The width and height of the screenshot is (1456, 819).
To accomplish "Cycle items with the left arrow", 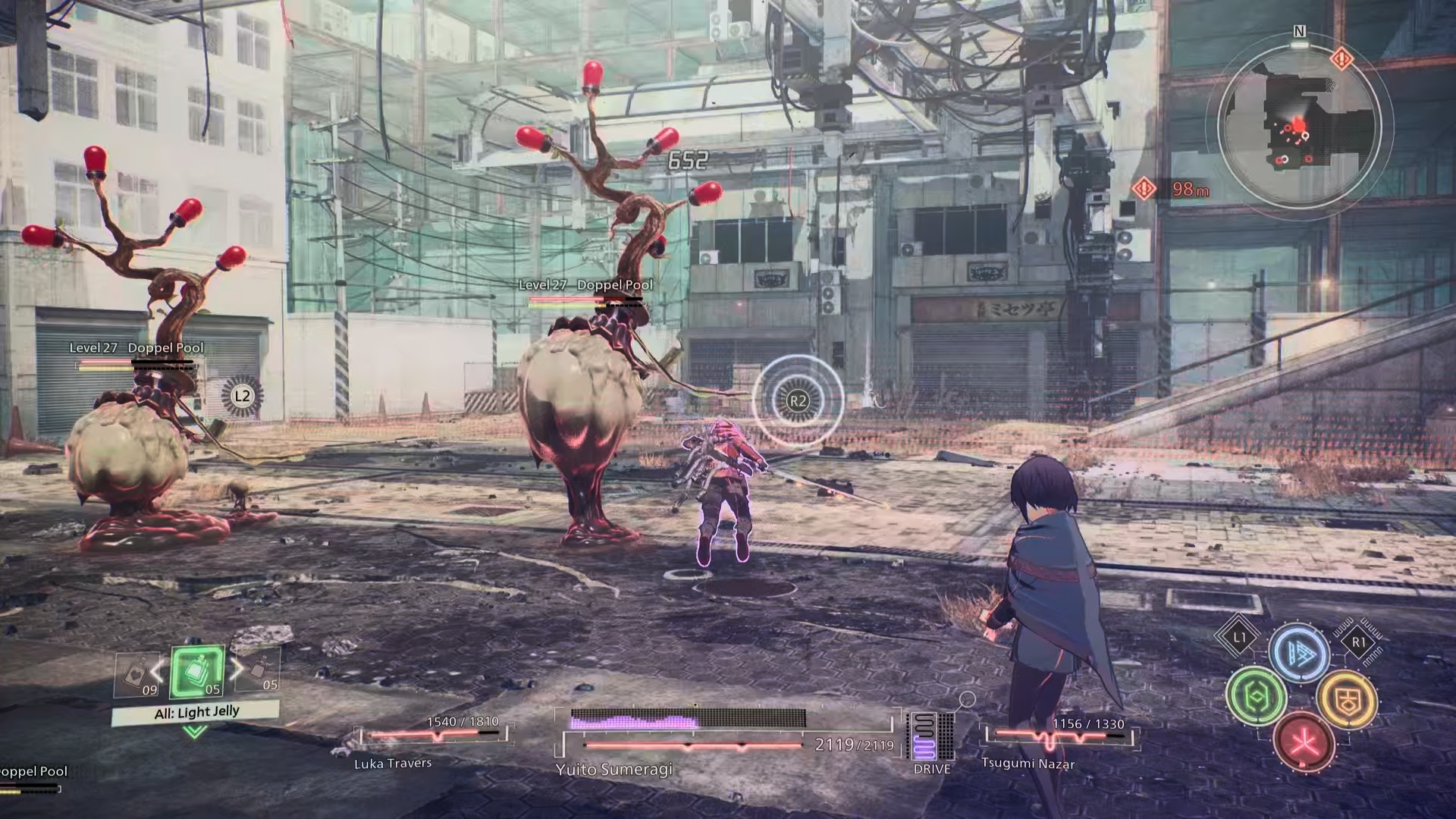I will [x=158, y=670].
